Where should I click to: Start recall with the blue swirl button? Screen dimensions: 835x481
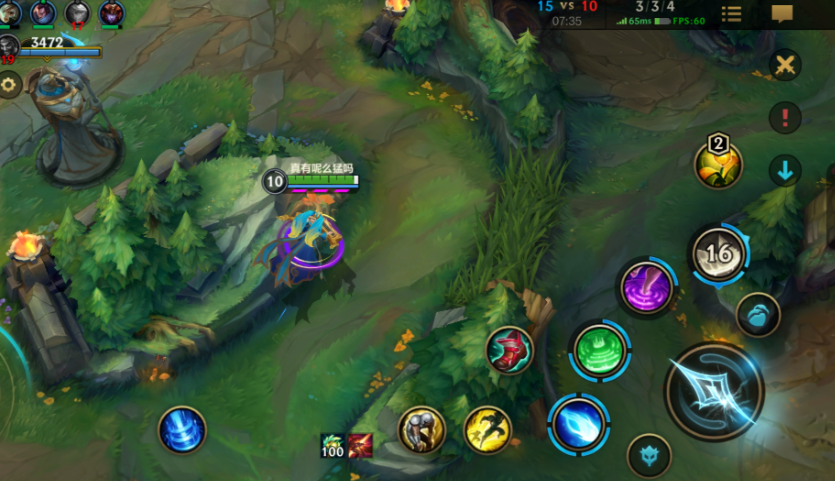(x=182, y=429)
